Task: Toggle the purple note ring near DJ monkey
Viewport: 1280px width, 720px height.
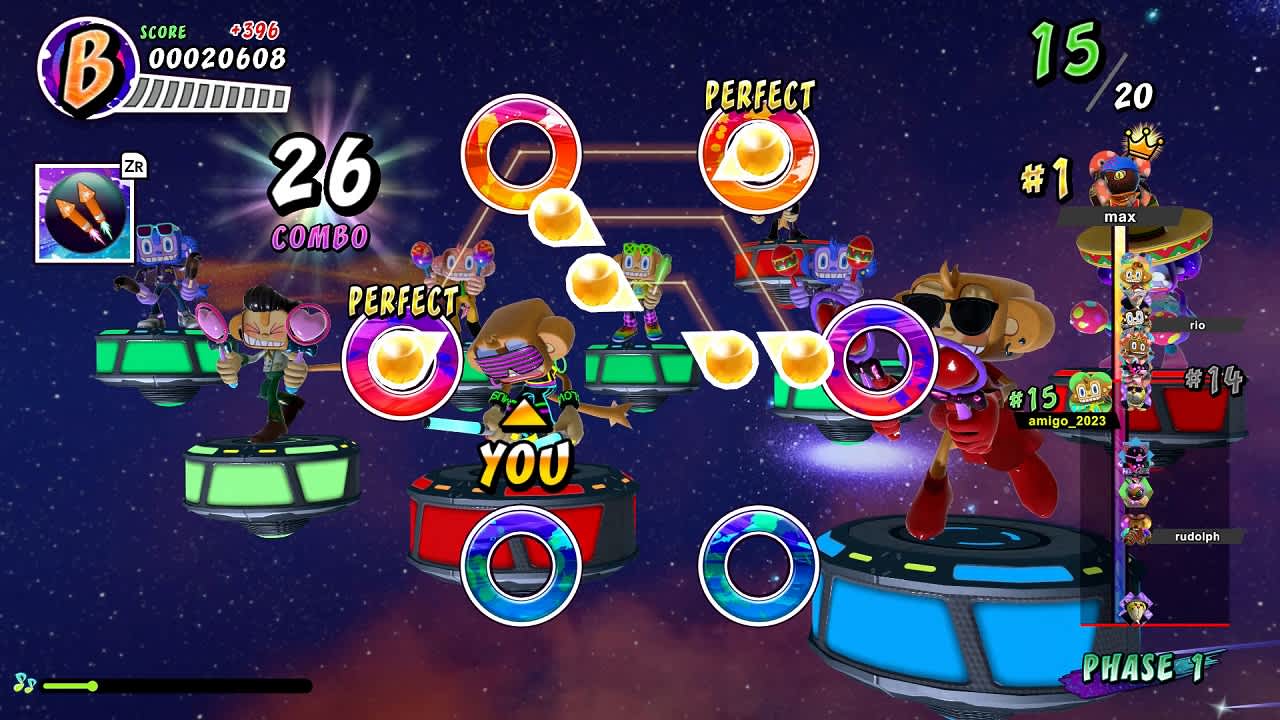Action: pos(878,362)
